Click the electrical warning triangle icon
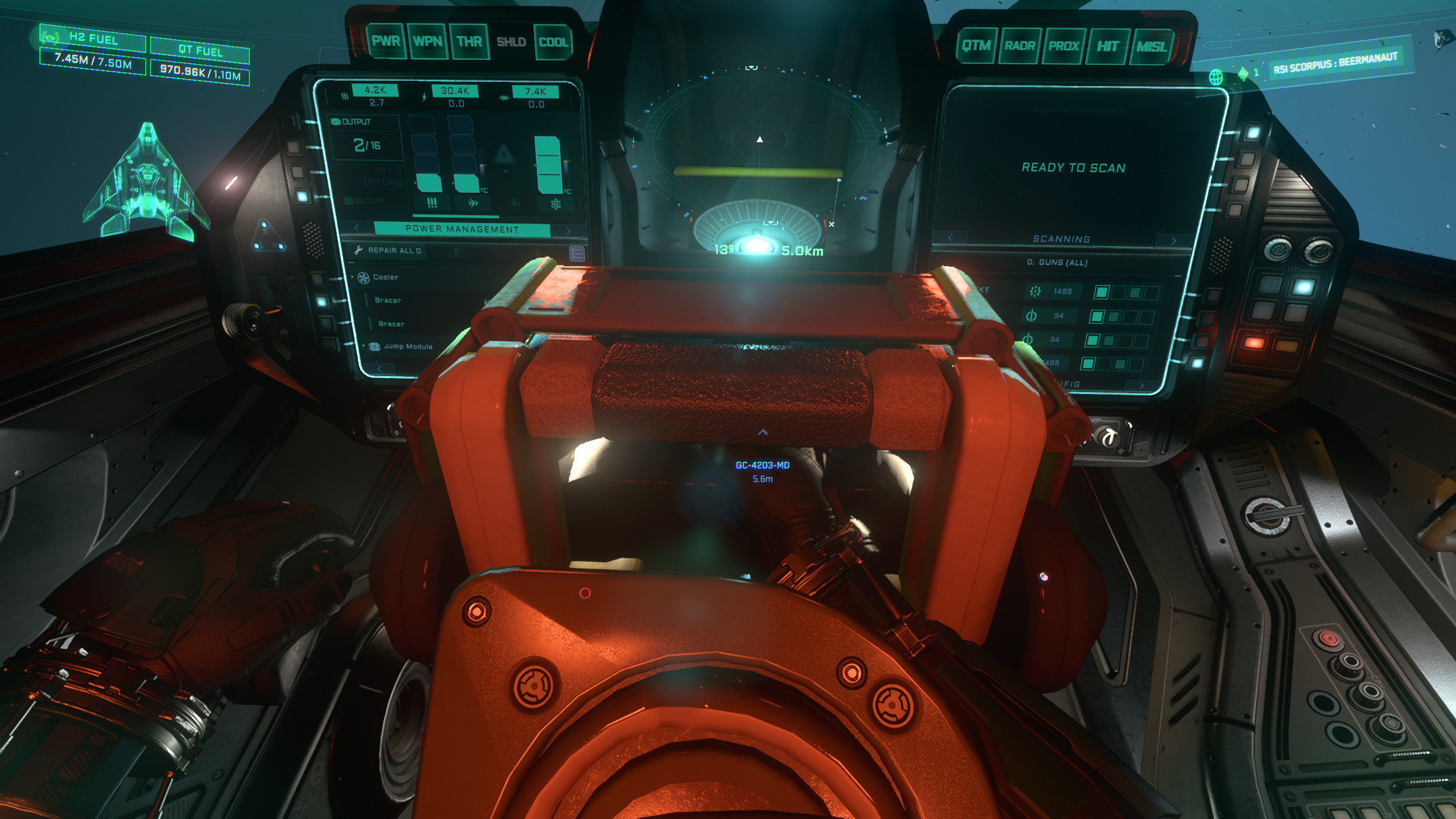1456x819 pixels. click(504, 154)
